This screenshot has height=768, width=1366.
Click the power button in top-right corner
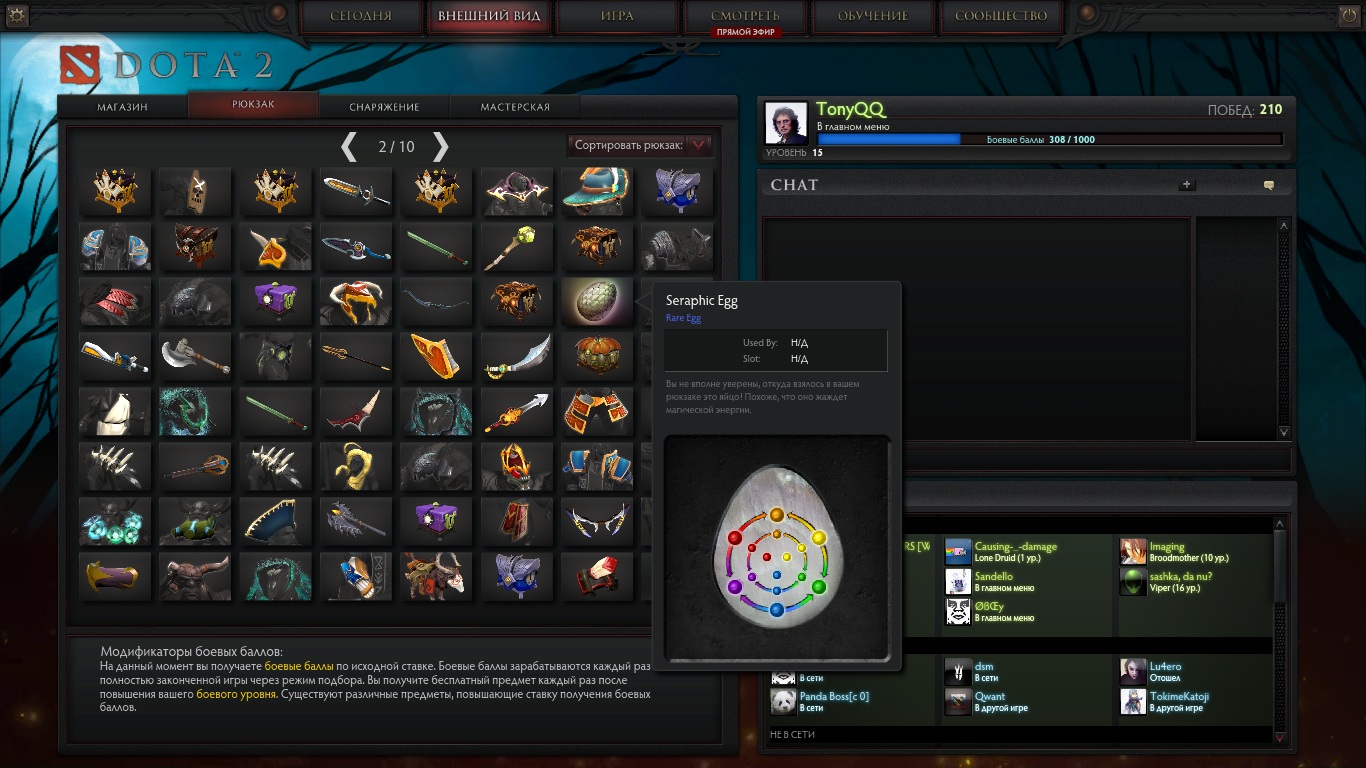click(x=1349, y=15)
